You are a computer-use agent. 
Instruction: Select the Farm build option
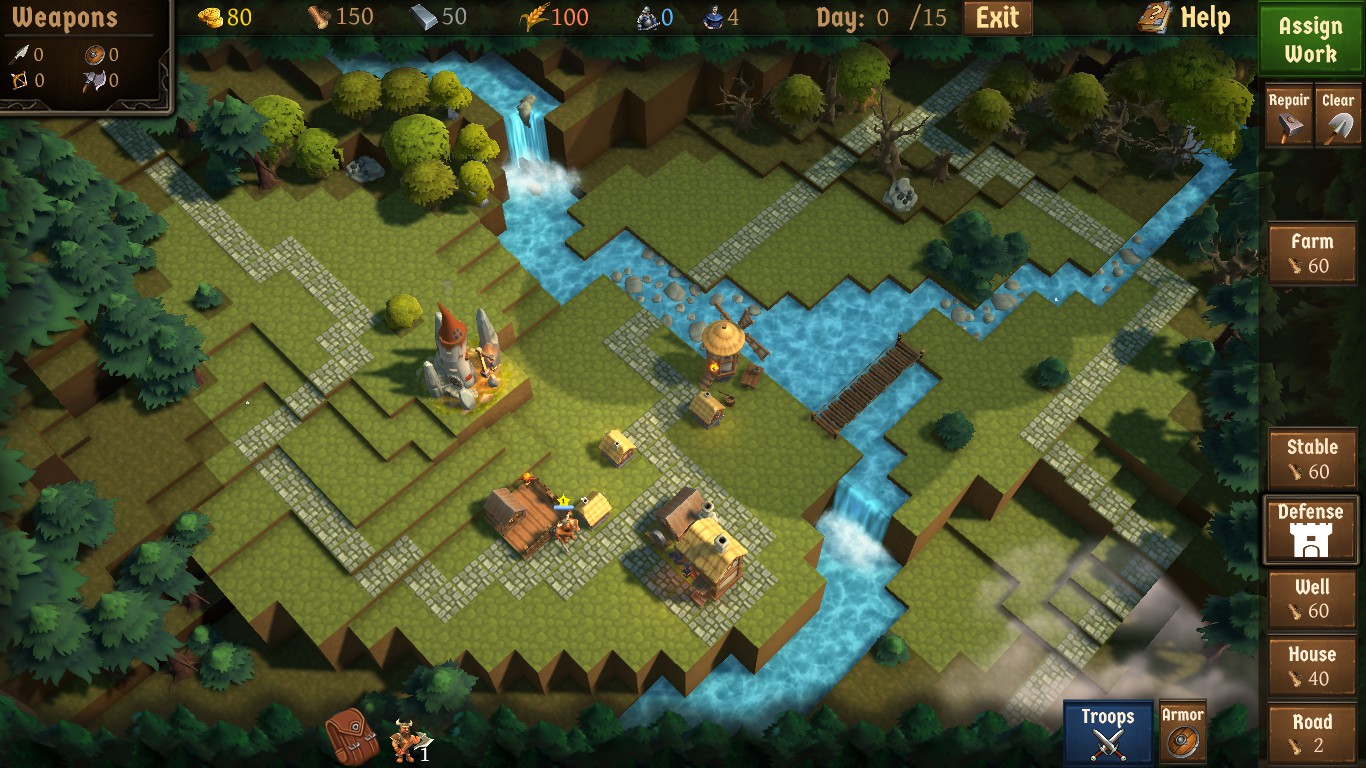1311,253
